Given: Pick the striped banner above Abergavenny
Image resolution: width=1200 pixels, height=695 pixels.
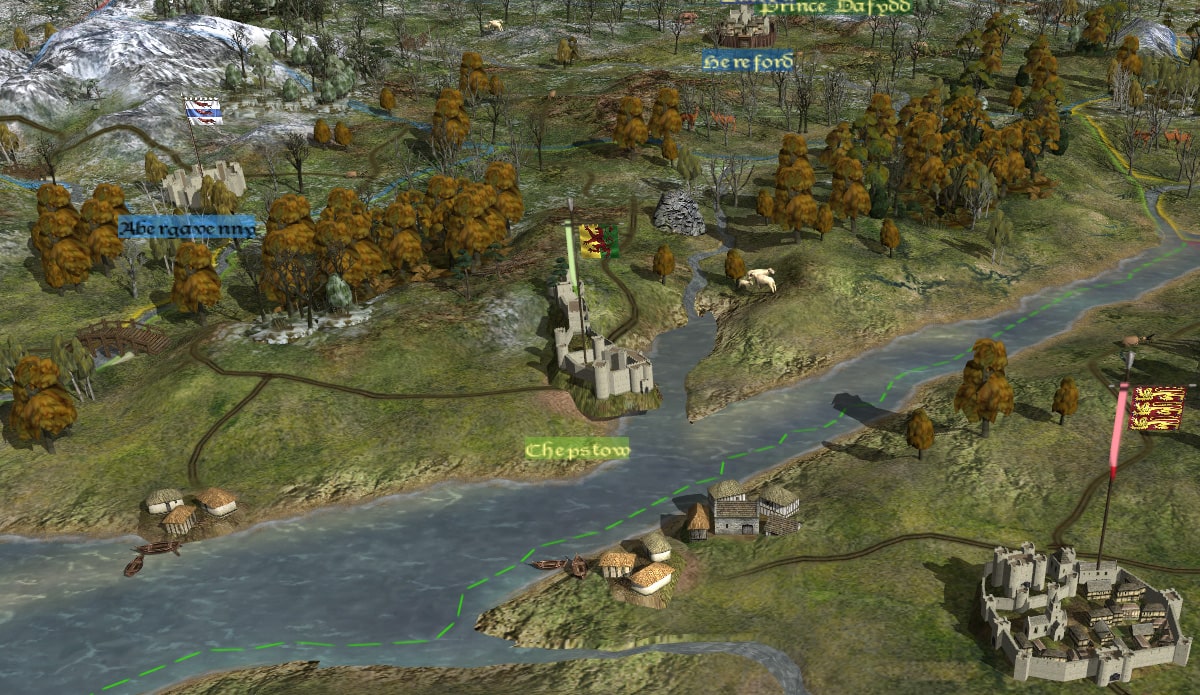Looking at the screenshot, I should (204, 111).
